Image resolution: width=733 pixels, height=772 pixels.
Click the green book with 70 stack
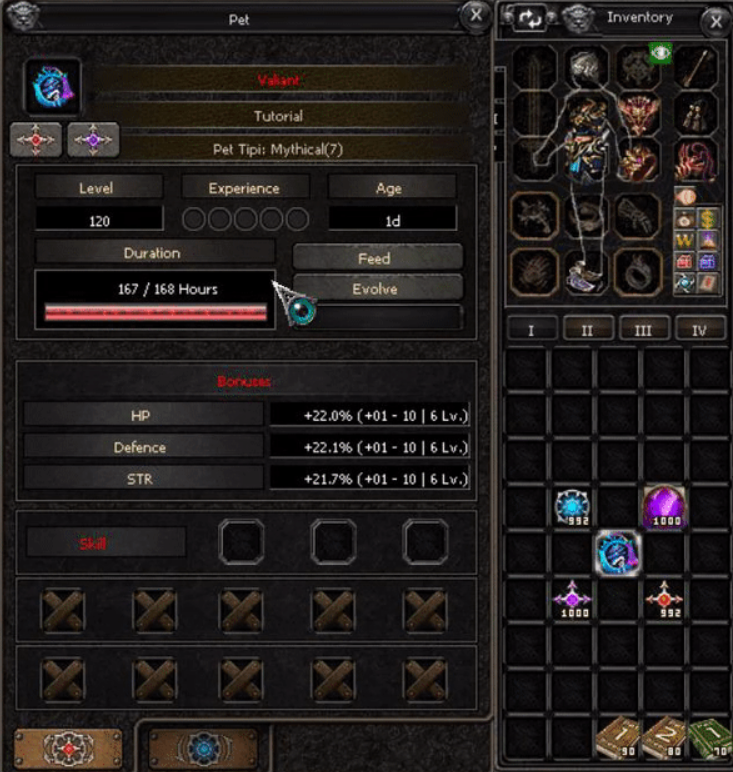pyautogui.click(x=708, y=738)
